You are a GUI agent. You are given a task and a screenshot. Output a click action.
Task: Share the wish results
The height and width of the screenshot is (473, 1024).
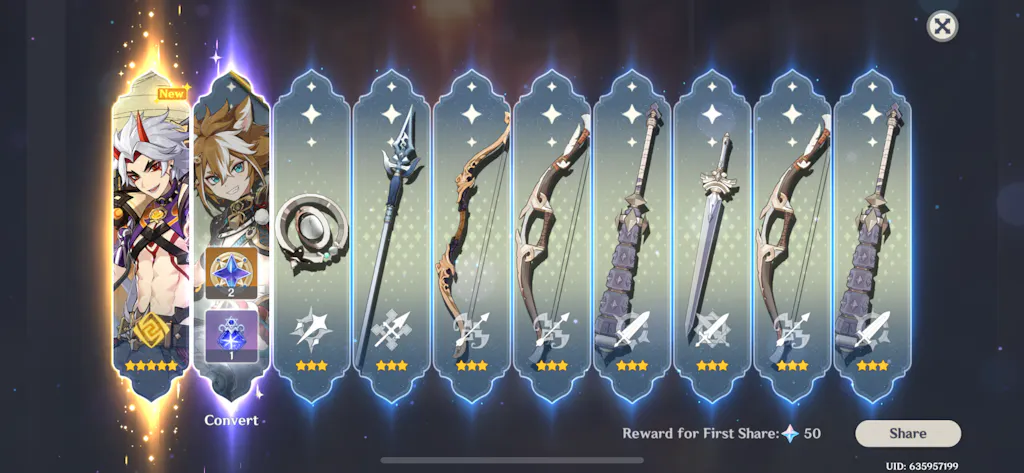[x=907, y=433]
